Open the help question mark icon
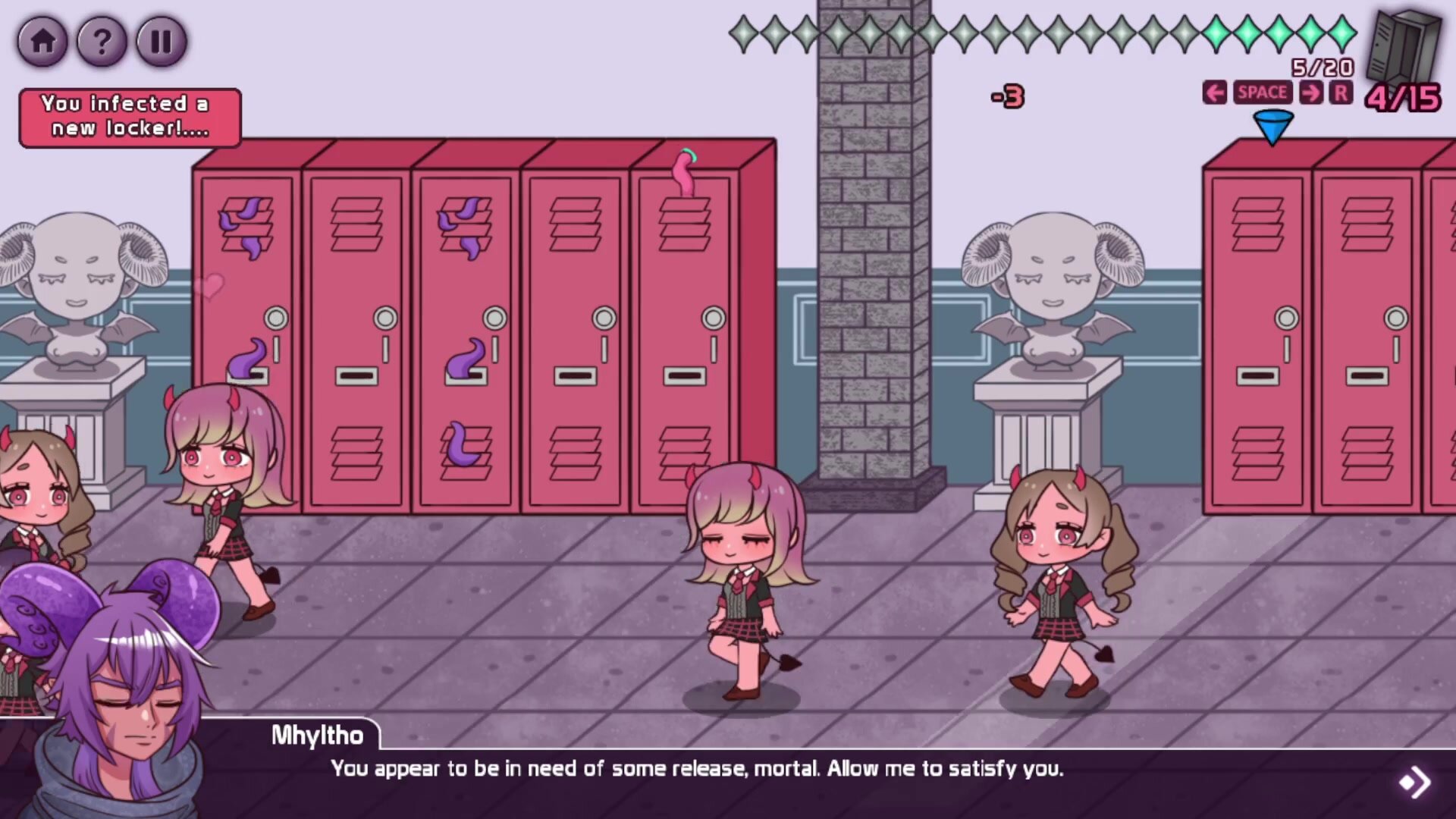This screenshot has height=819, width=1456. click(x=102, y=42)
